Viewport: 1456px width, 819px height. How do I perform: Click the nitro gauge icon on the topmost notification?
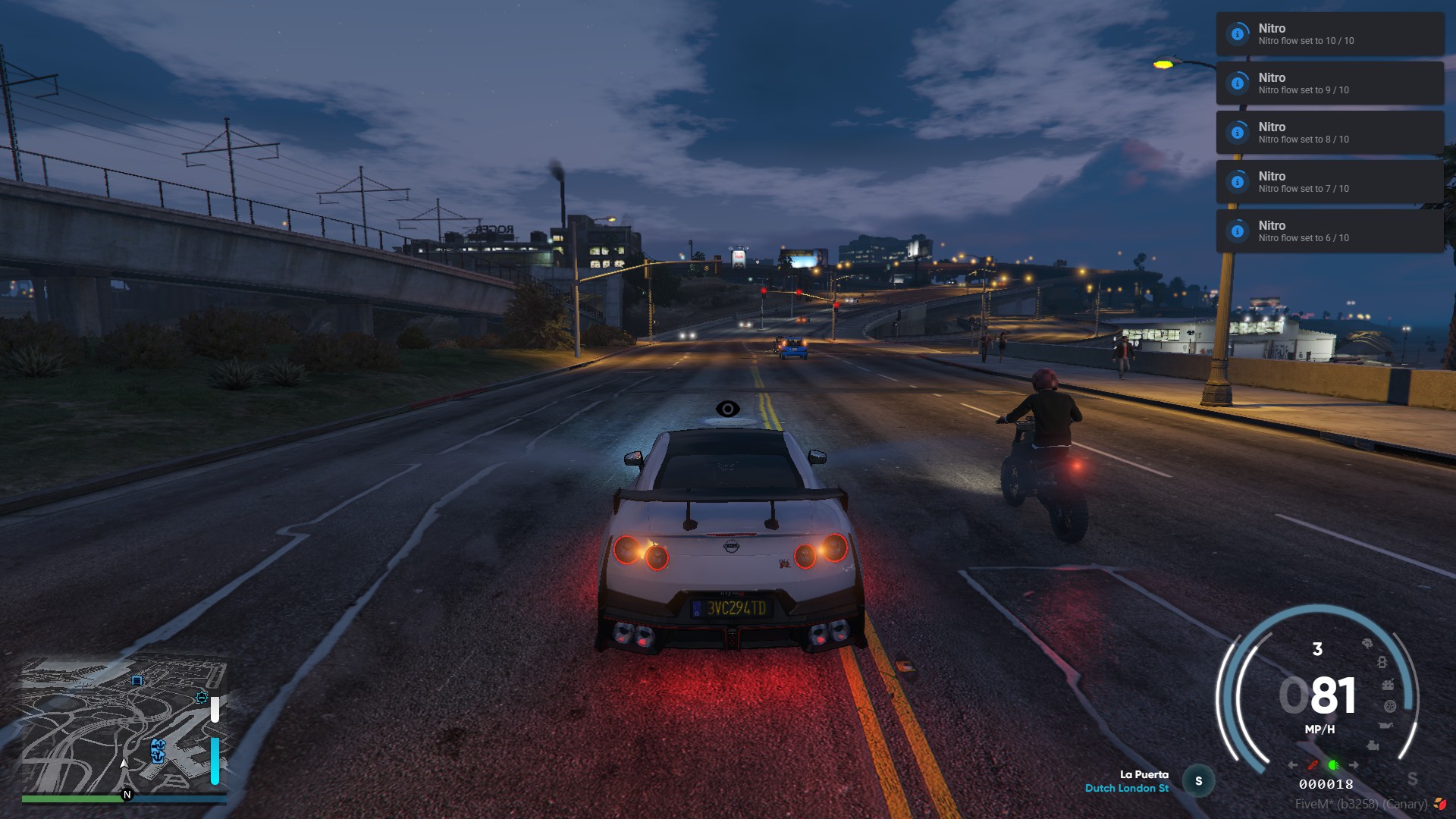click(1237, 33)
